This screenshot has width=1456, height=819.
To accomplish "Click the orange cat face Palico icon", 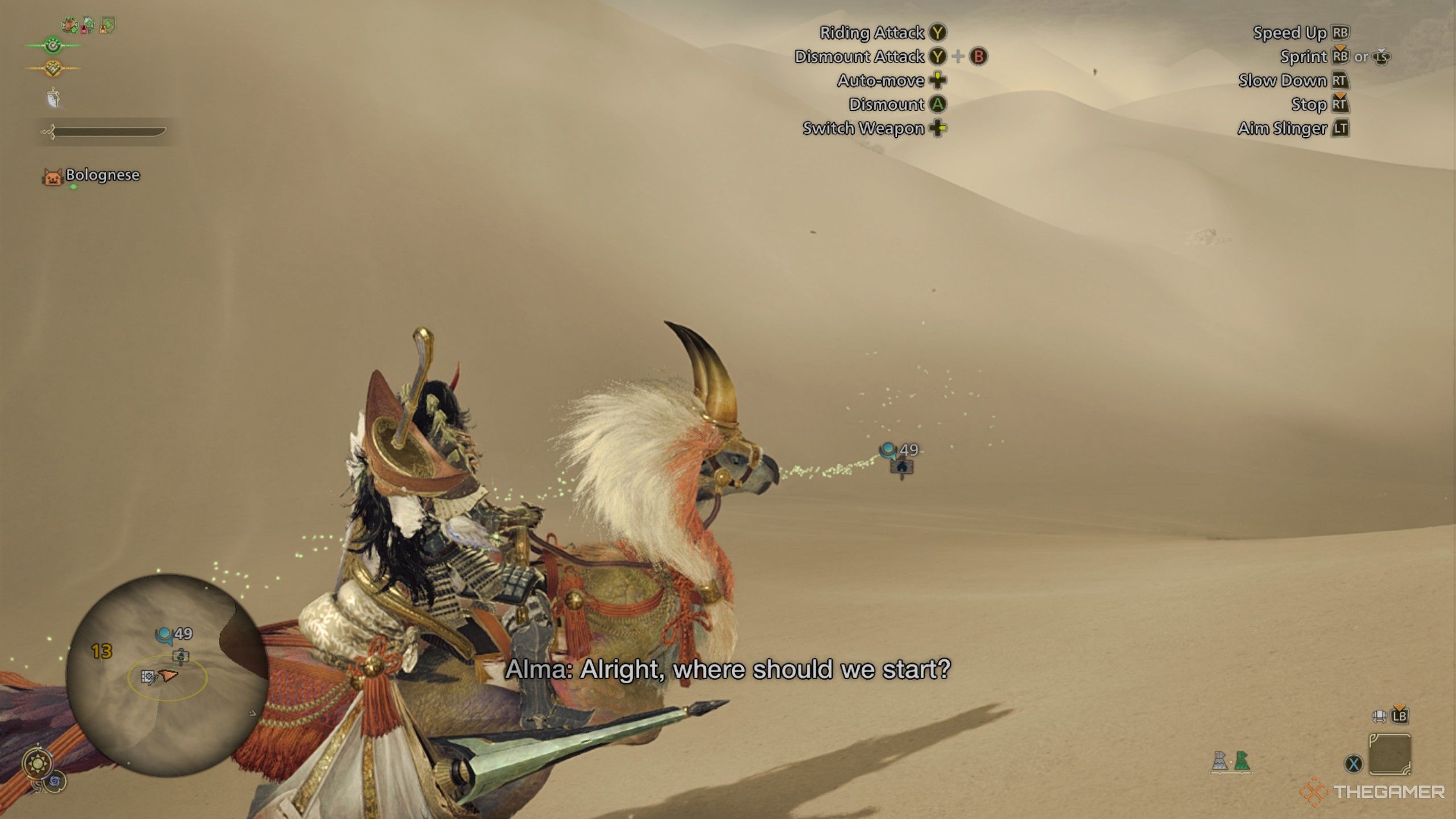I will pos(52,177).
